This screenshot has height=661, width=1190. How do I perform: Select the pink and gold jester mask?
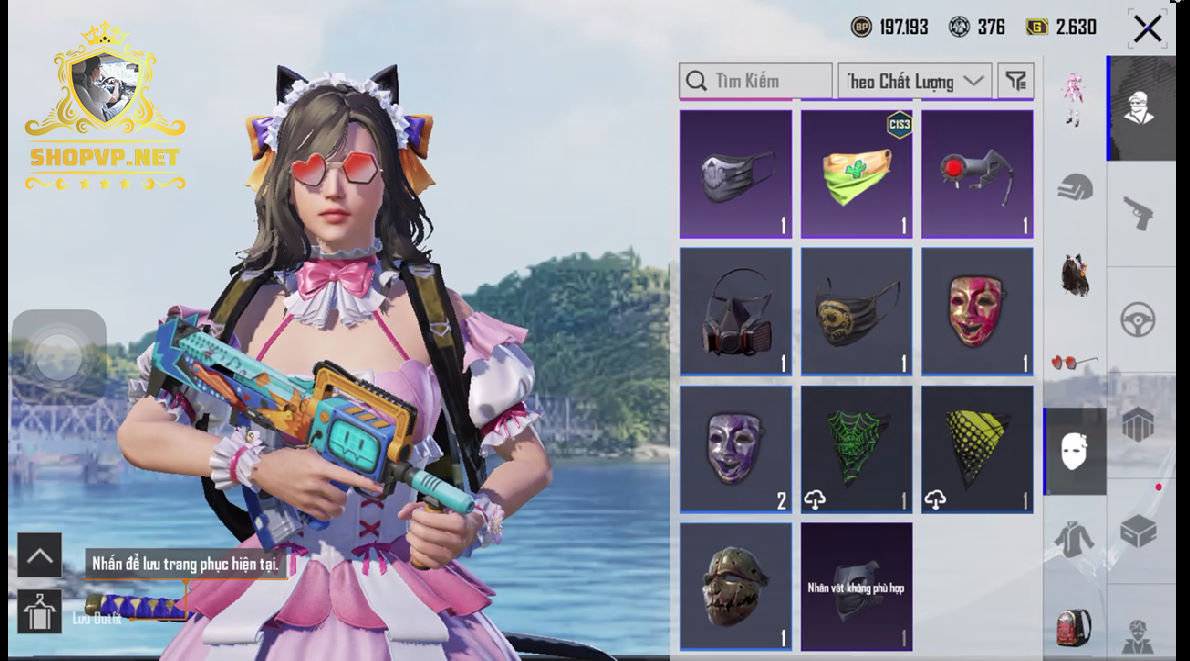[x=977, y=312]
